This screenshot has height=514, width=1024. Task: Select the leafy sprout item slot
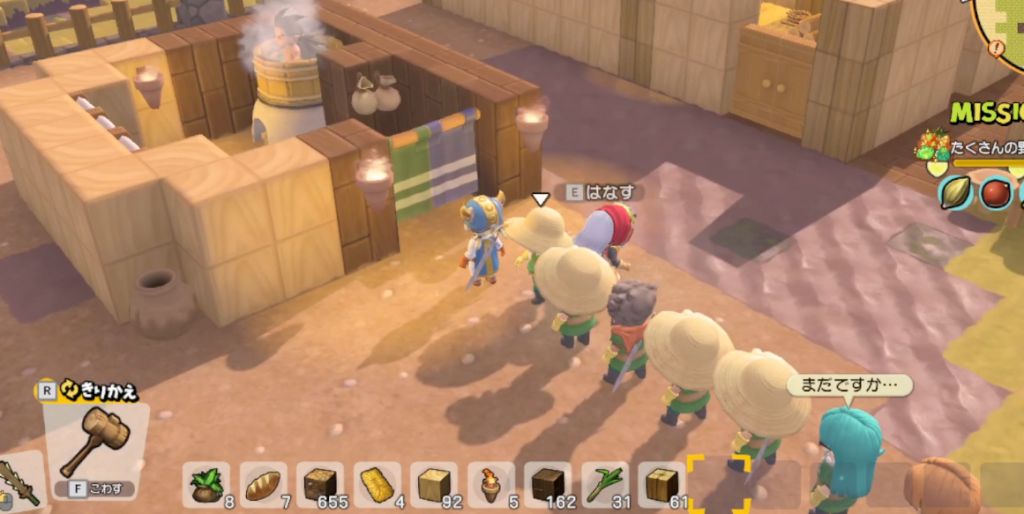(x=206, y=484)
